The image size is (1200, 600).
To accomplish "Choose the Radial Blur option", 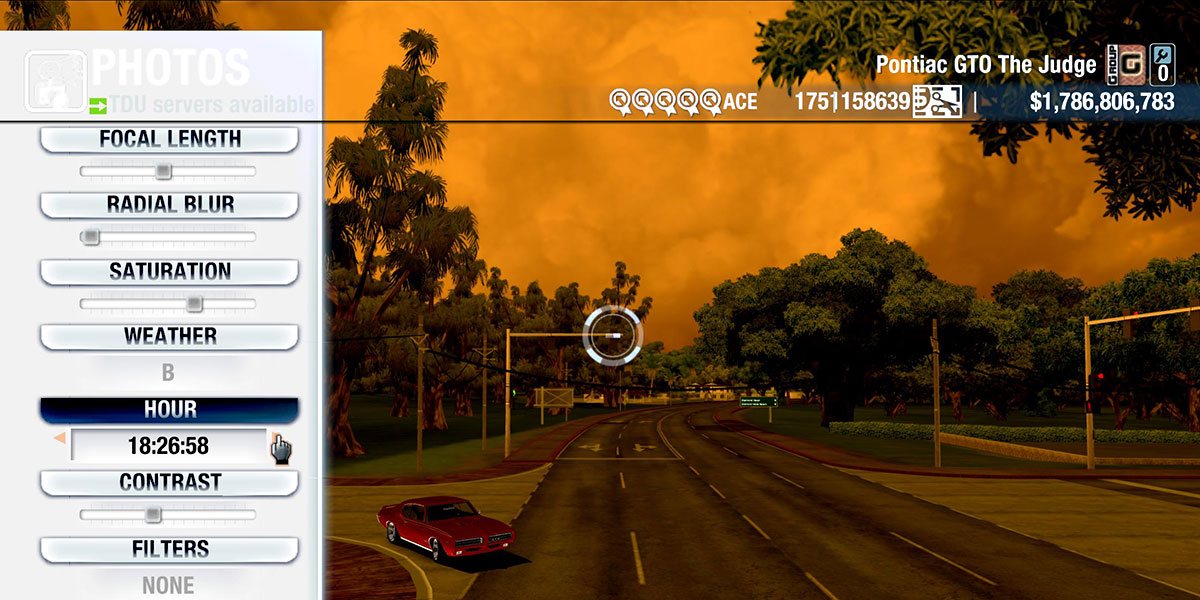I will (169, 205).
